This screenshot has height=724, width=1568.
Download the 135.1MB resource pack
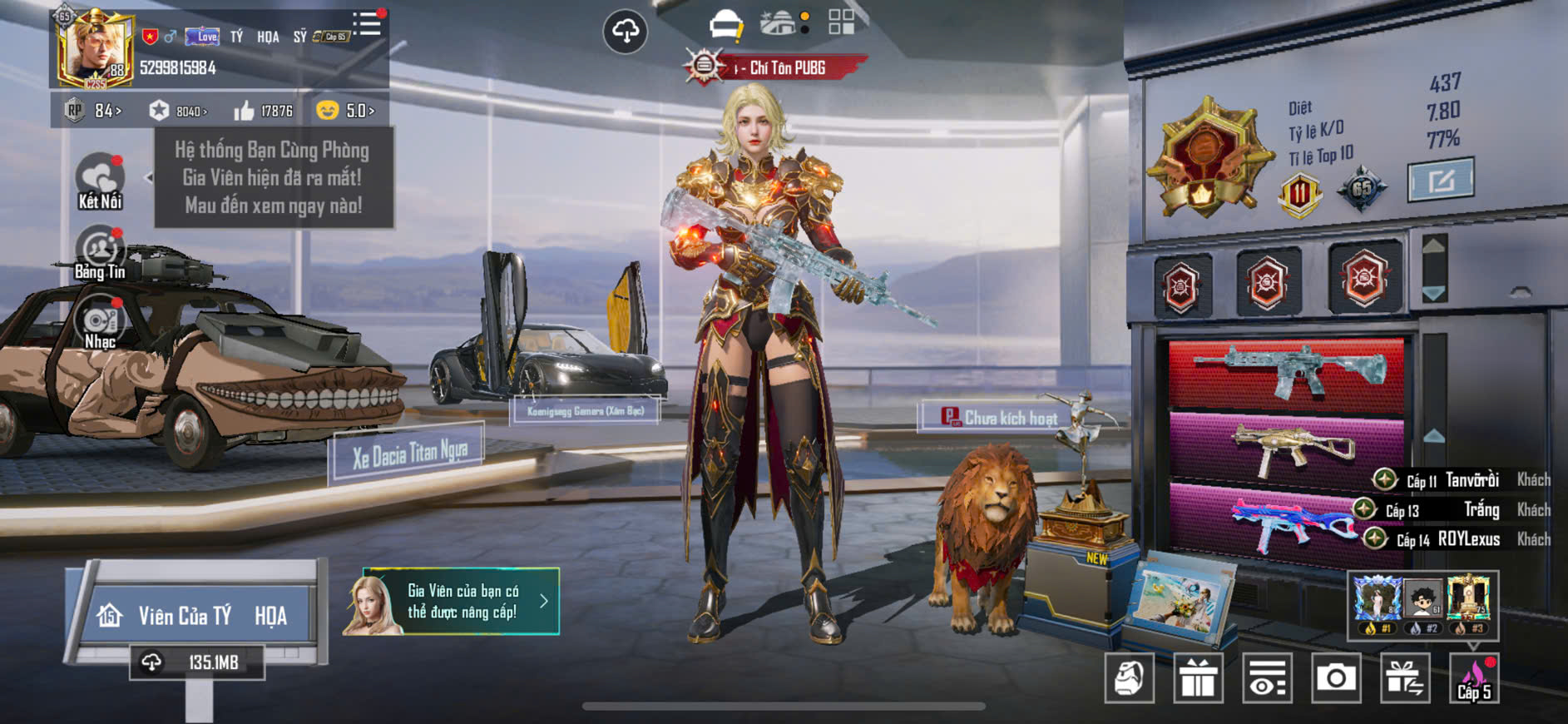click(x=197, y=662)
